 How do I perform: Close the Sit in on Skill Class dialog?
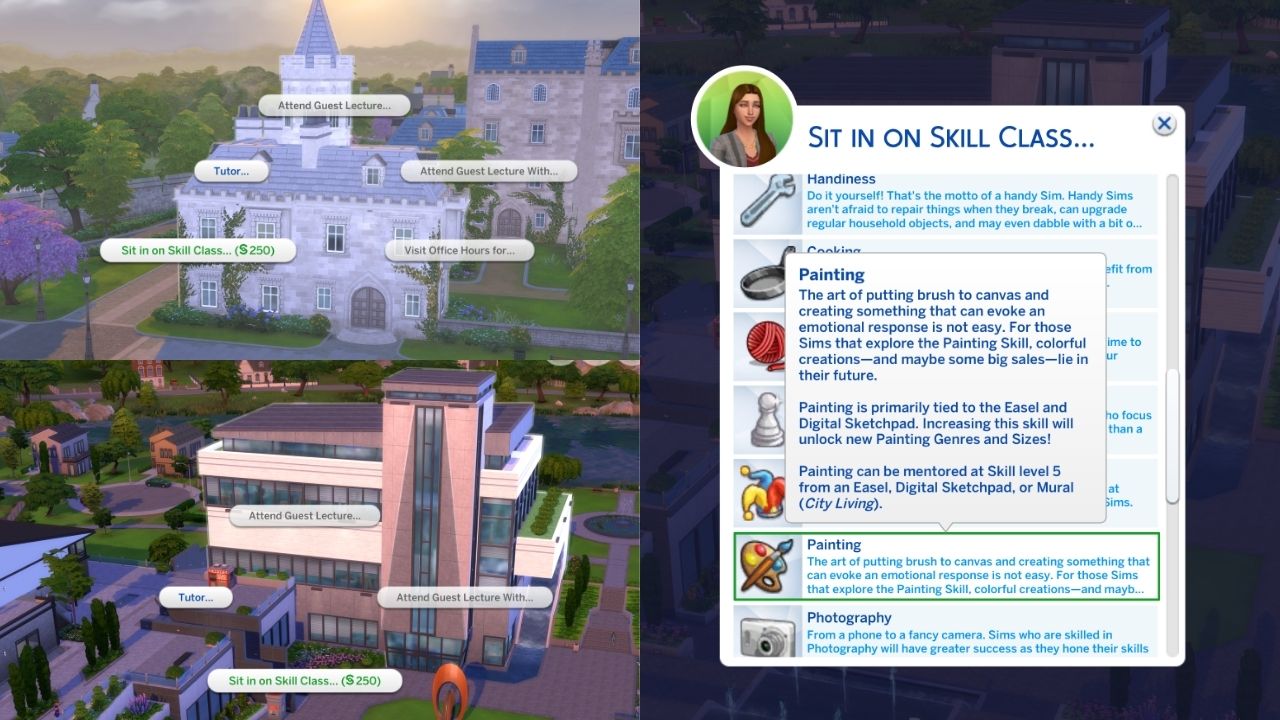pos(1163,123)
